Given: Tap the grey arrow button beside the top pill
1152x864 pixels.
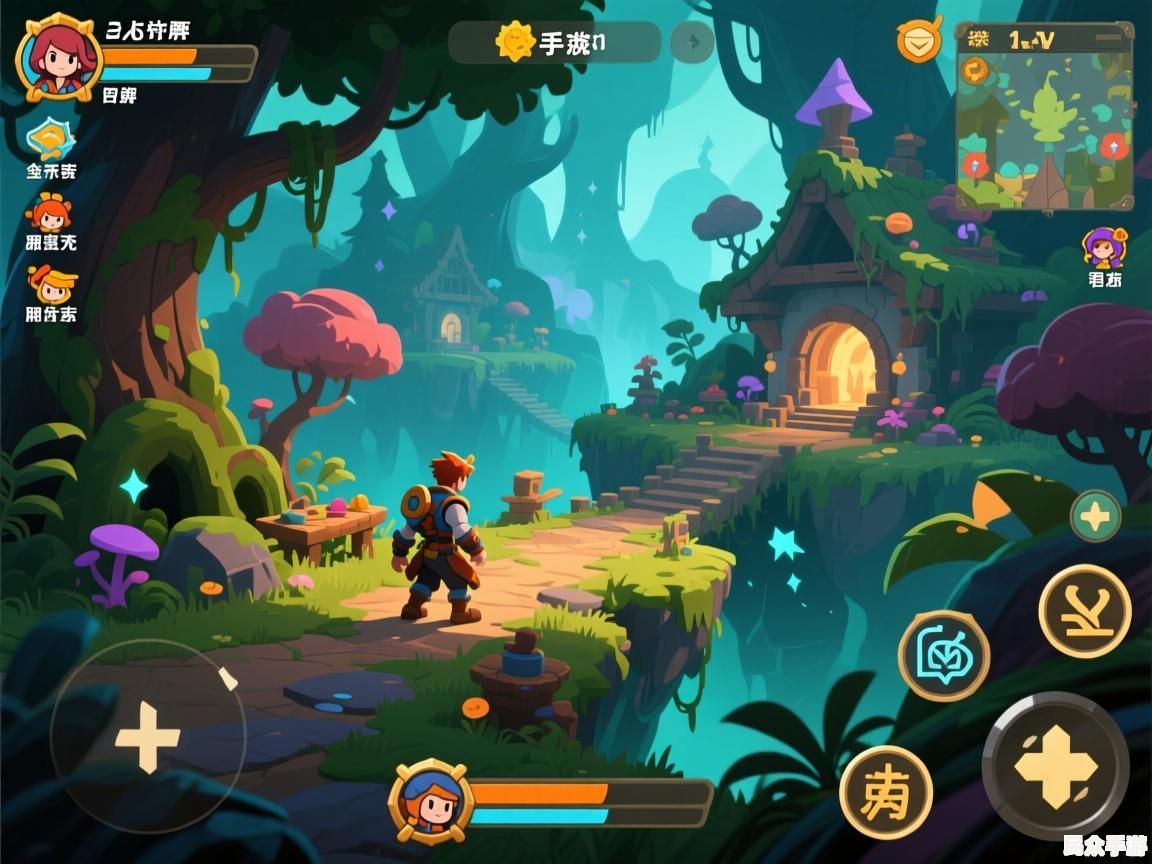Looking at the screenshot, I should point(692,43).
